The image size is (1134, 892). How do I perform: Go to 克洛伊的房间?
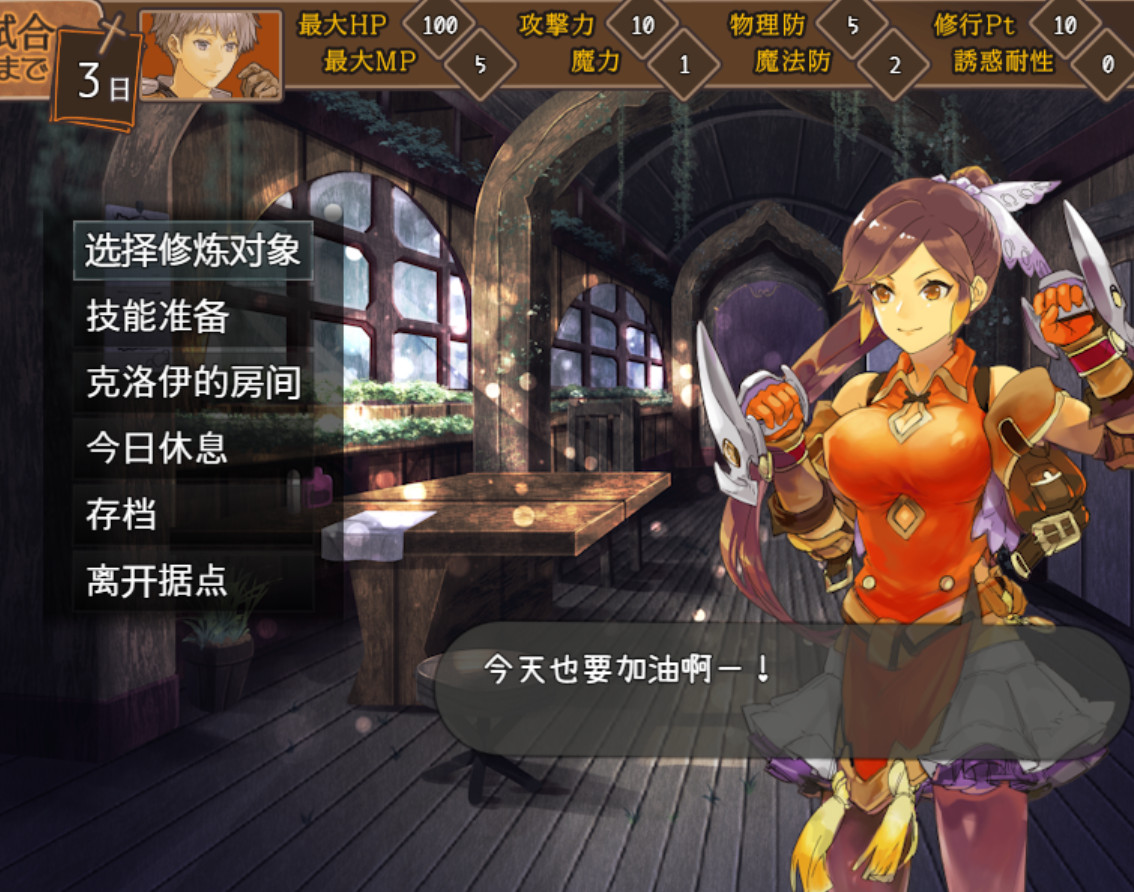(x=193, y=383)
